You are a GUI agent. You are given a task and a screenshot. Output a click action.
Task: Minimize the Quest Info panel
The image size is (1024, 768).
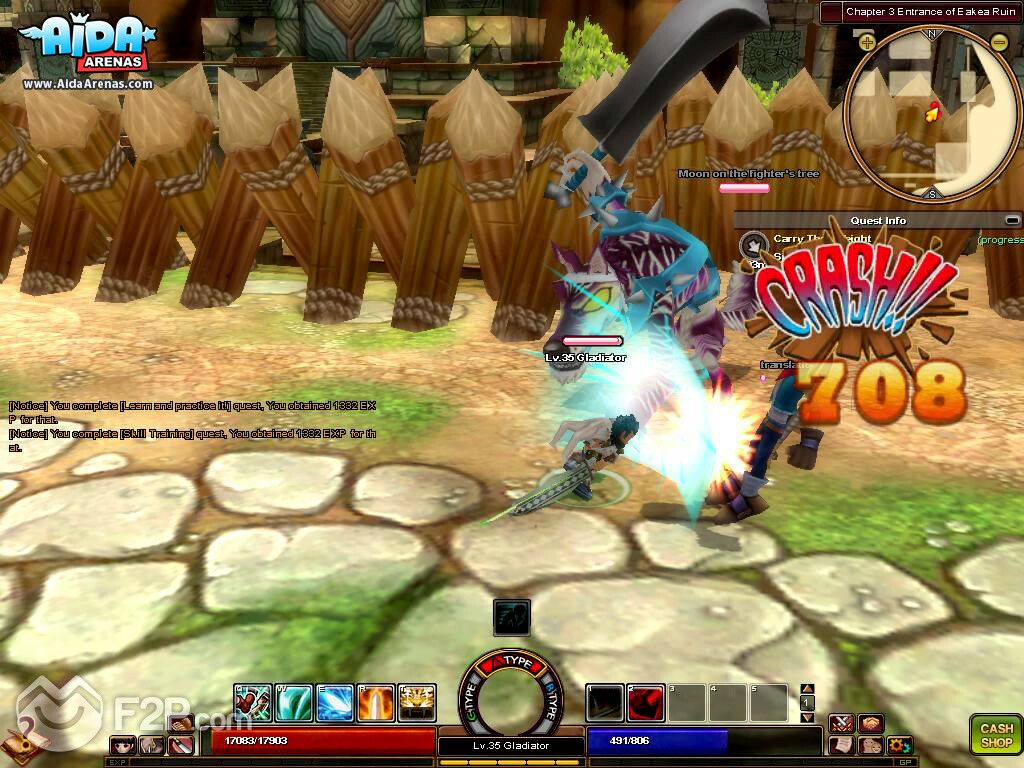[x=1012, y=220]
